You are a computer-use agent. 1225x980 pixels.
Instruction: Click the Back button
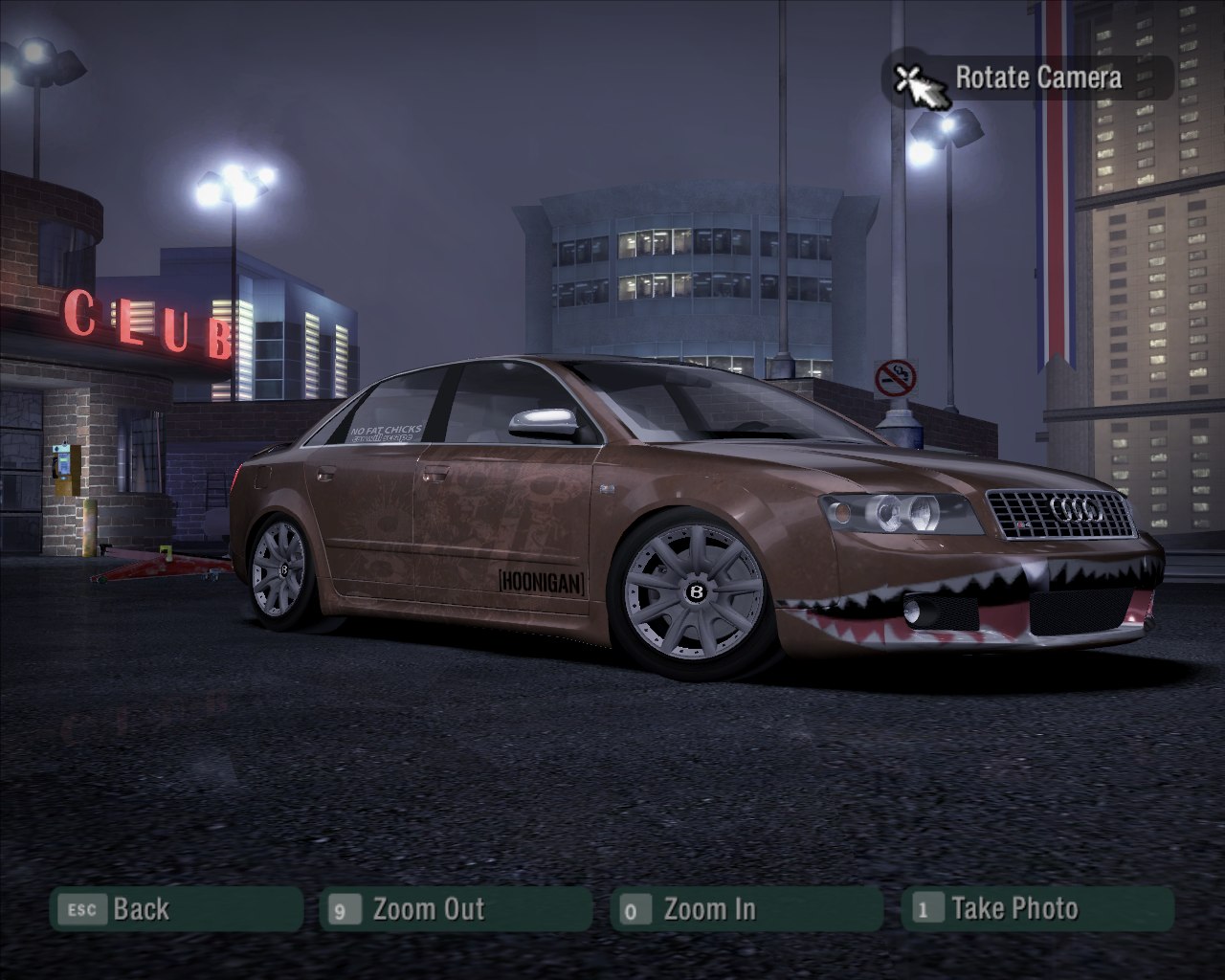(176, 909)
